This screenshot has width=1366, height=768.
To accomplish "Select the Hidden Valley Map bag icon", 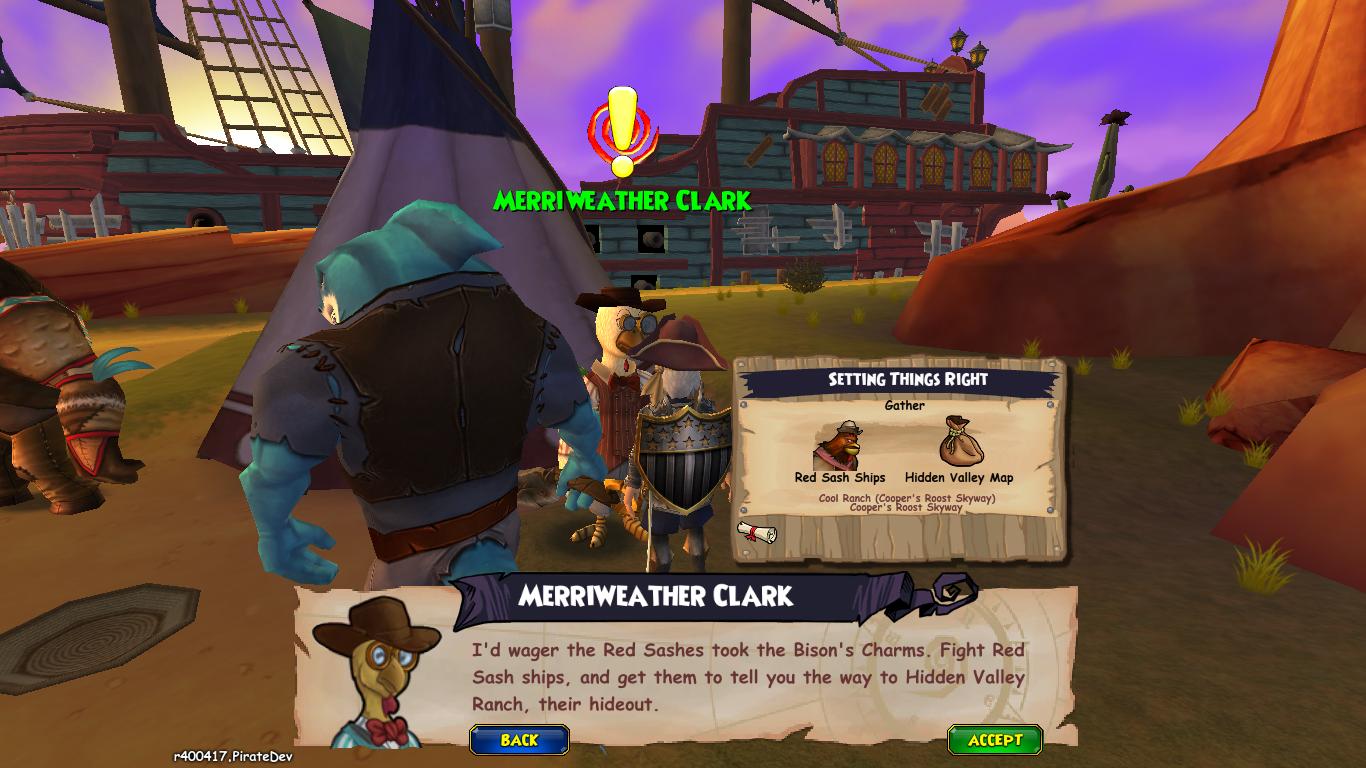I will 958,443.
